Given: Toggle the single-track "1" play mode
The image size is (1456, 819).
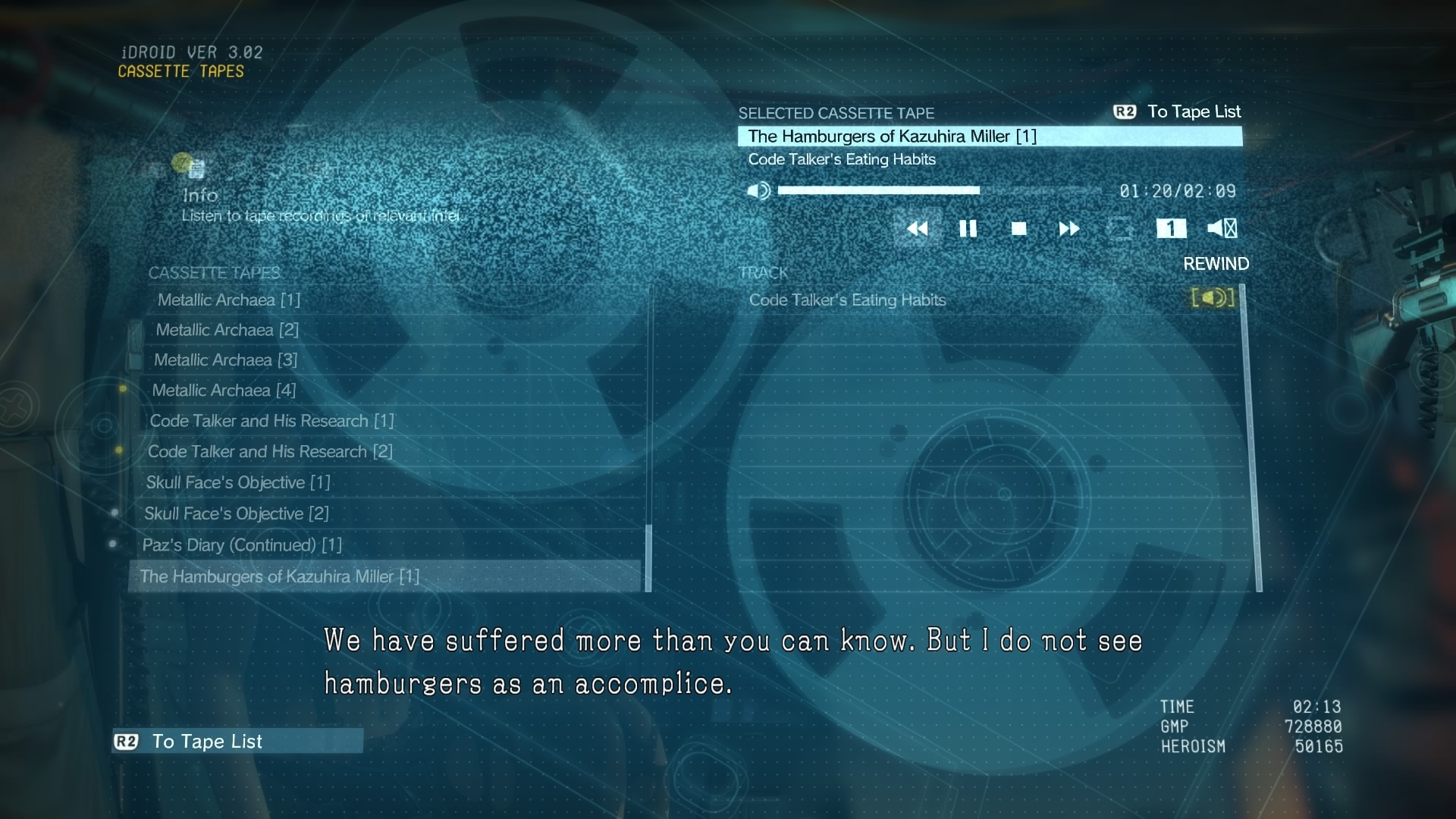Looking at the screenshot, I should [x=1171, y=228].
